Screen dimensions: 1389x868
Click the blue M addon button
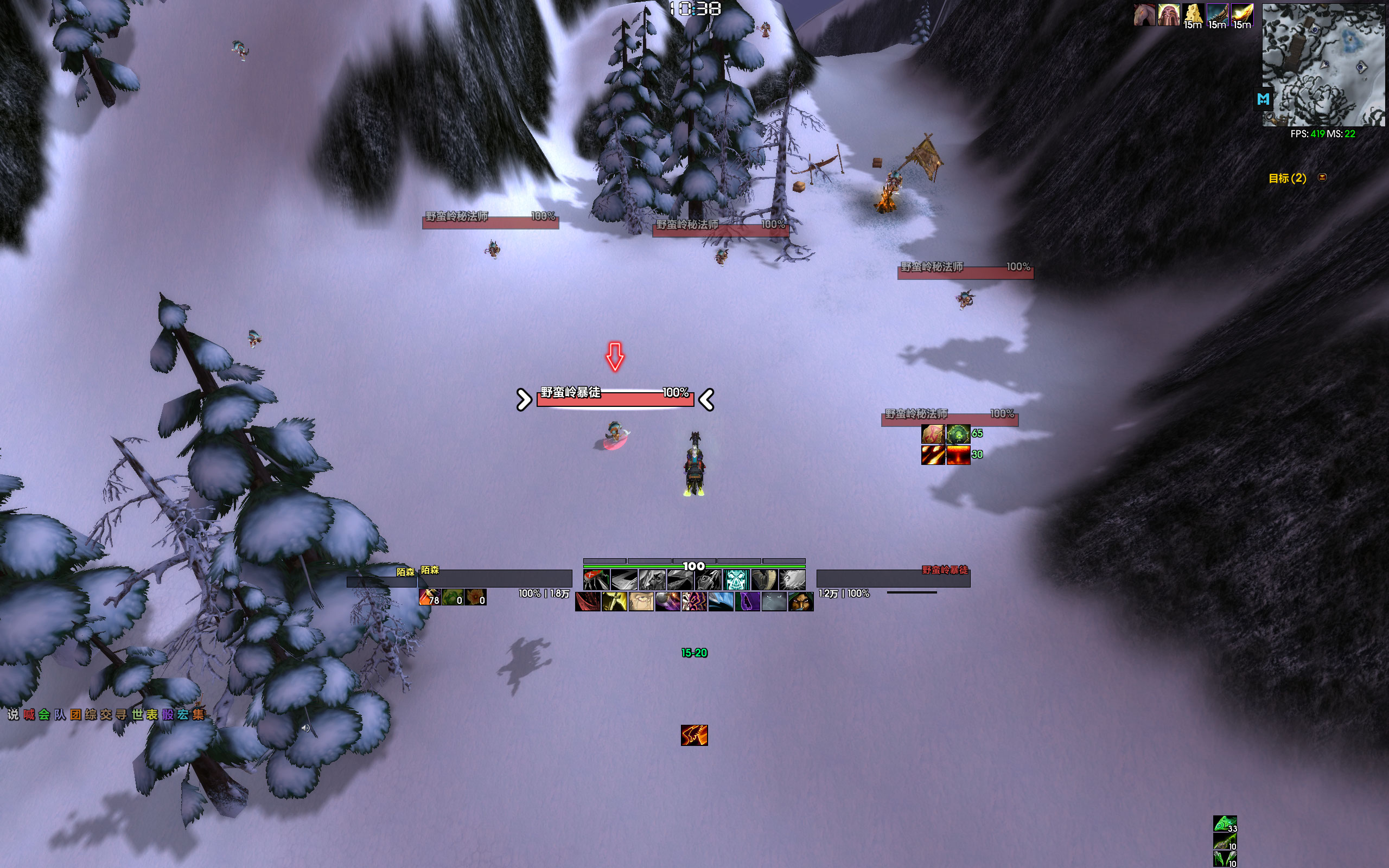(1263, 99)
